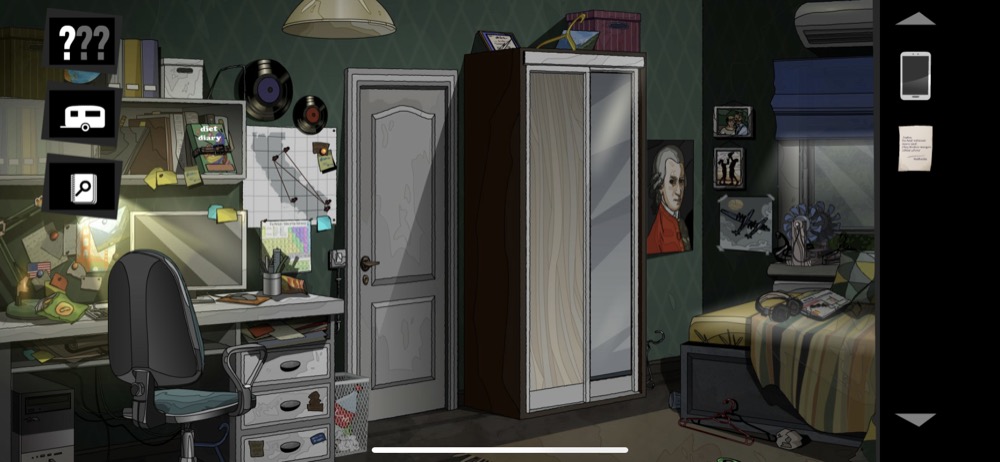Select the smartphone in the inventory
The width and height of the screenshot is (1000, 462).
click(915, 76)
